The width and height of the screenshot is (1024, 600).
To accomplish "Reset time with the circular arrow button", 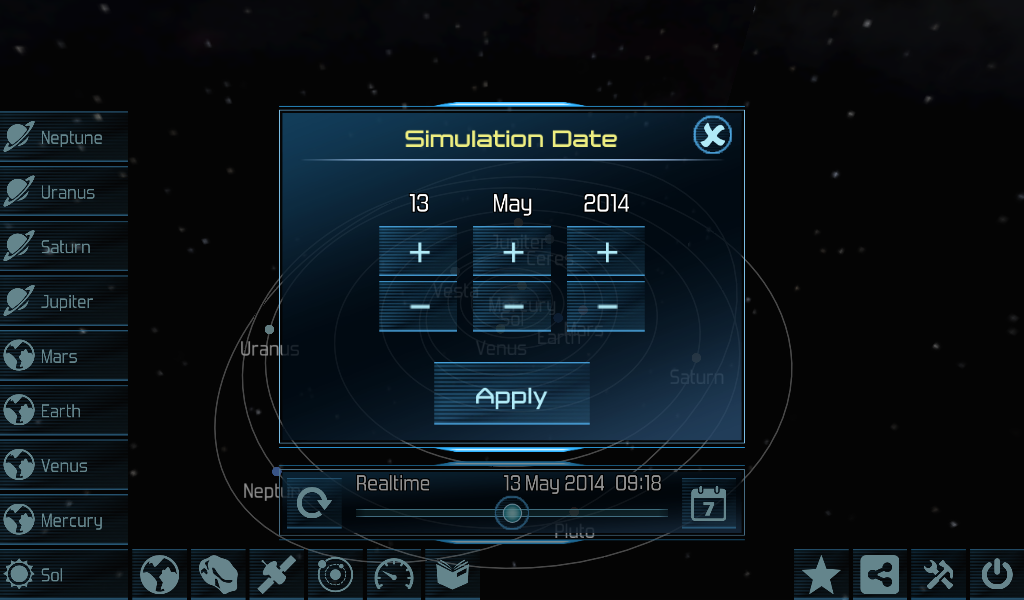I will [x=313, y=503].
